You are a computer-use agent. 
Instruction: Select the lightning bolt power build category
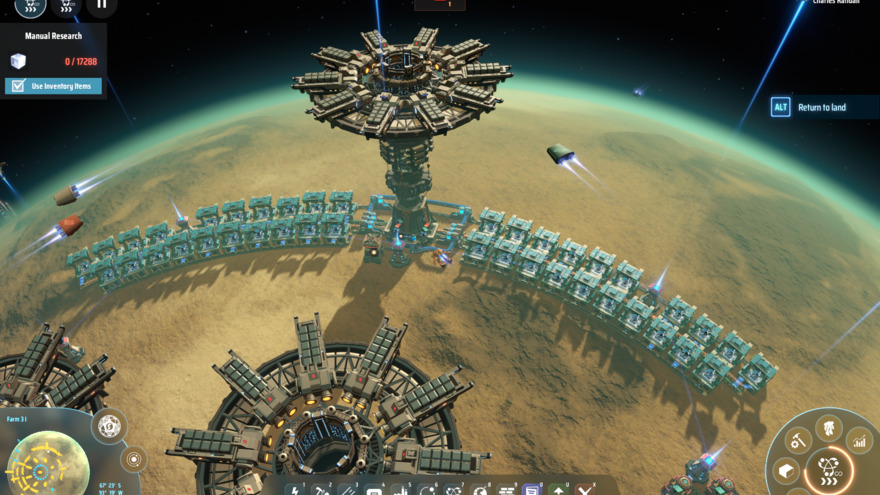[296, 490]
